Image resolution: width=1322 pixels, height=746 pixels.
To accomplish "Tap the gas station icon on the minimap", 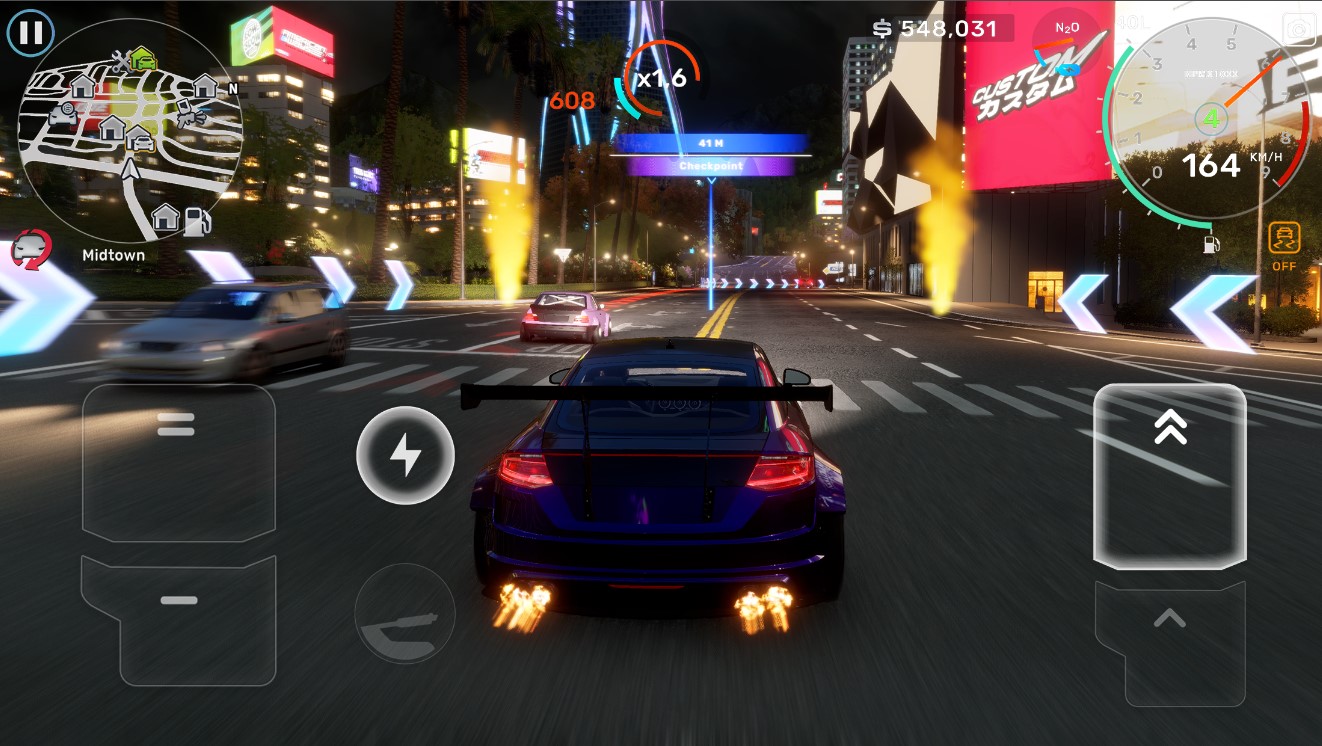I will tap(197, 221).
